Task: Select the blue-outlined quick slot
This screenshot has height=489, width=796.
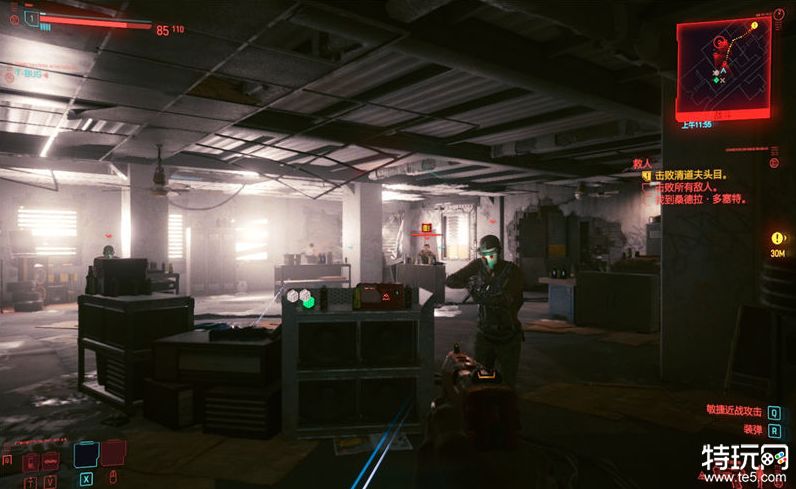Action: pos(86,453)
